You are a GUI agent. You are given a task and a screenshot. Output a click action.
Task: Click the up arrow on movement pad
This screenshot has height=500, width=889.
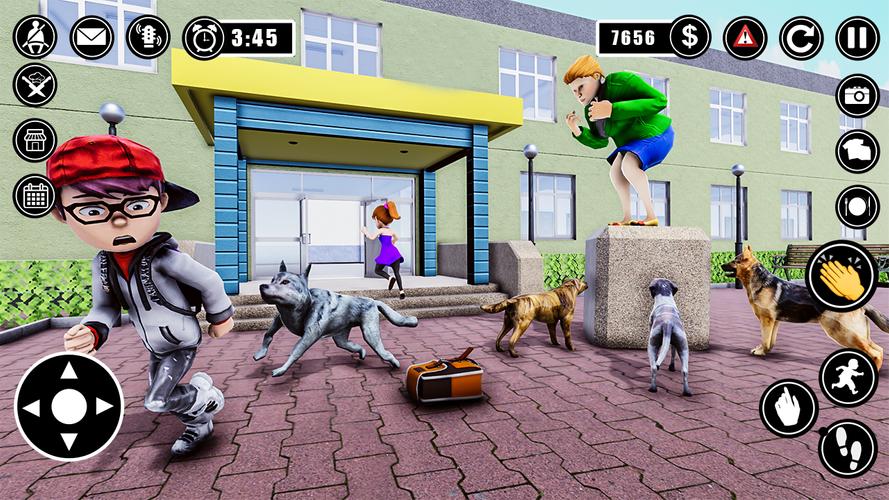(x=69, y=372)
